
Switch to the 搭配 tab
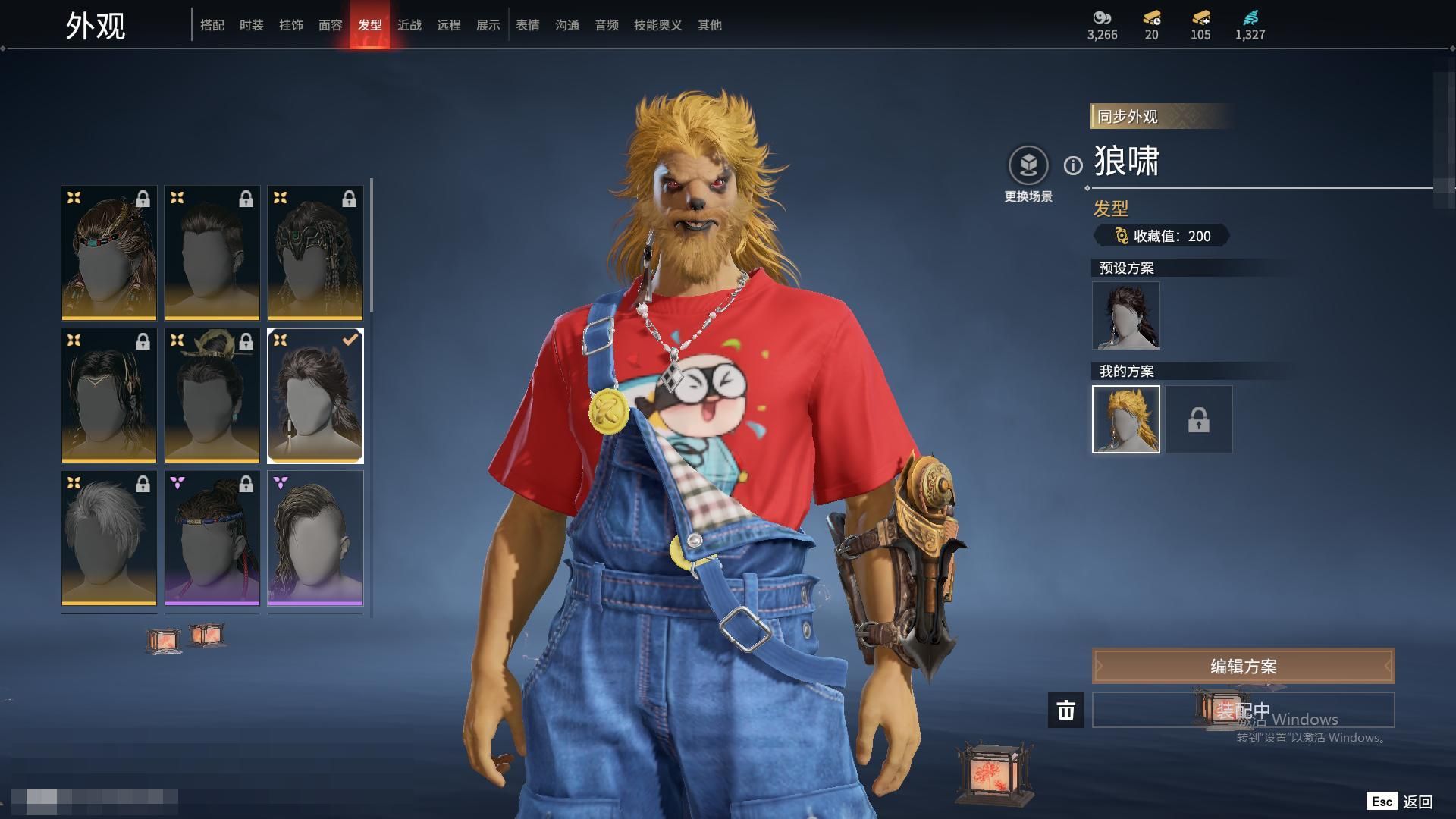212,25
